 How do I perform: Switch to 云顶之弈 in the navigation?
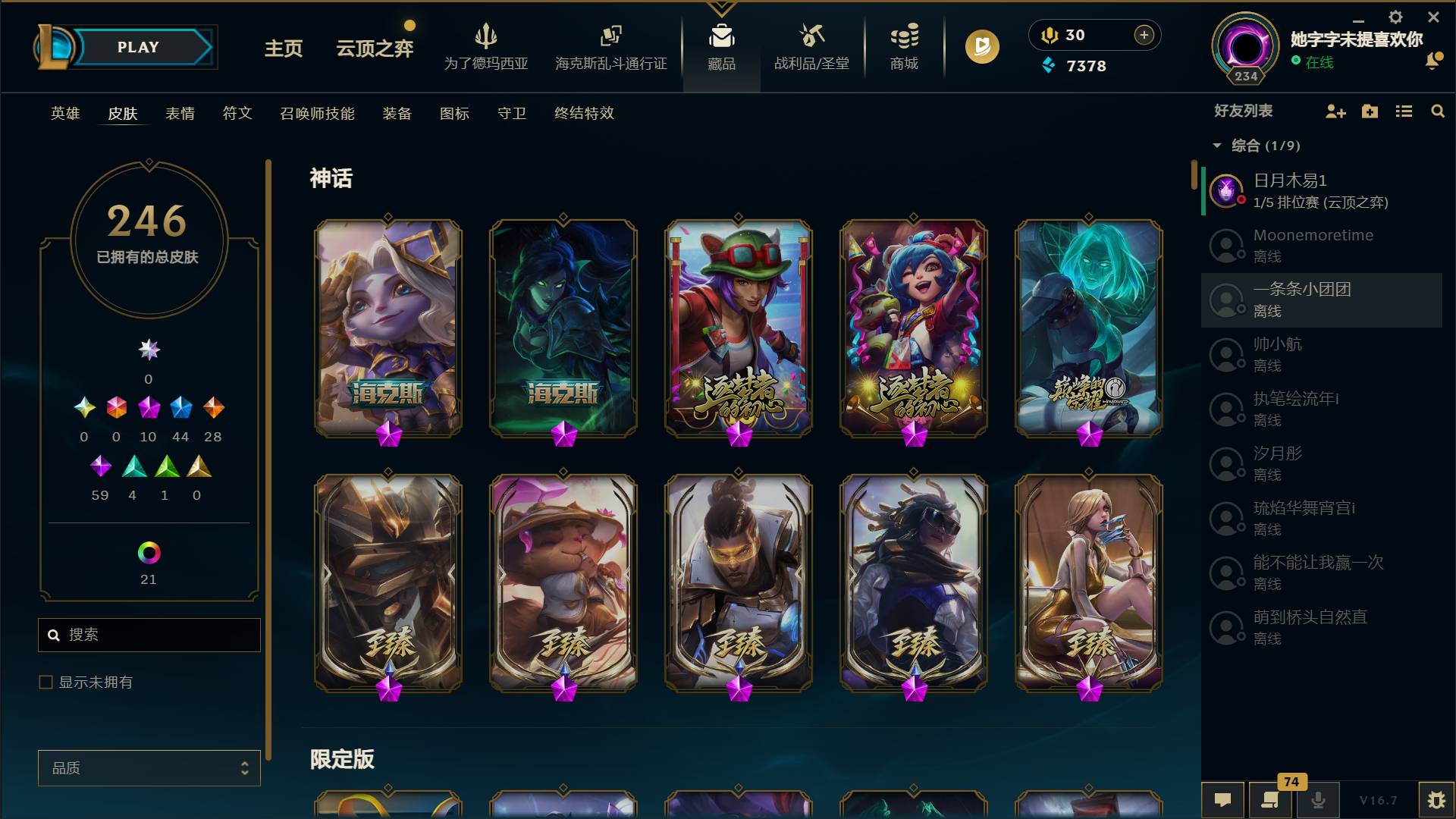[373, 47]
